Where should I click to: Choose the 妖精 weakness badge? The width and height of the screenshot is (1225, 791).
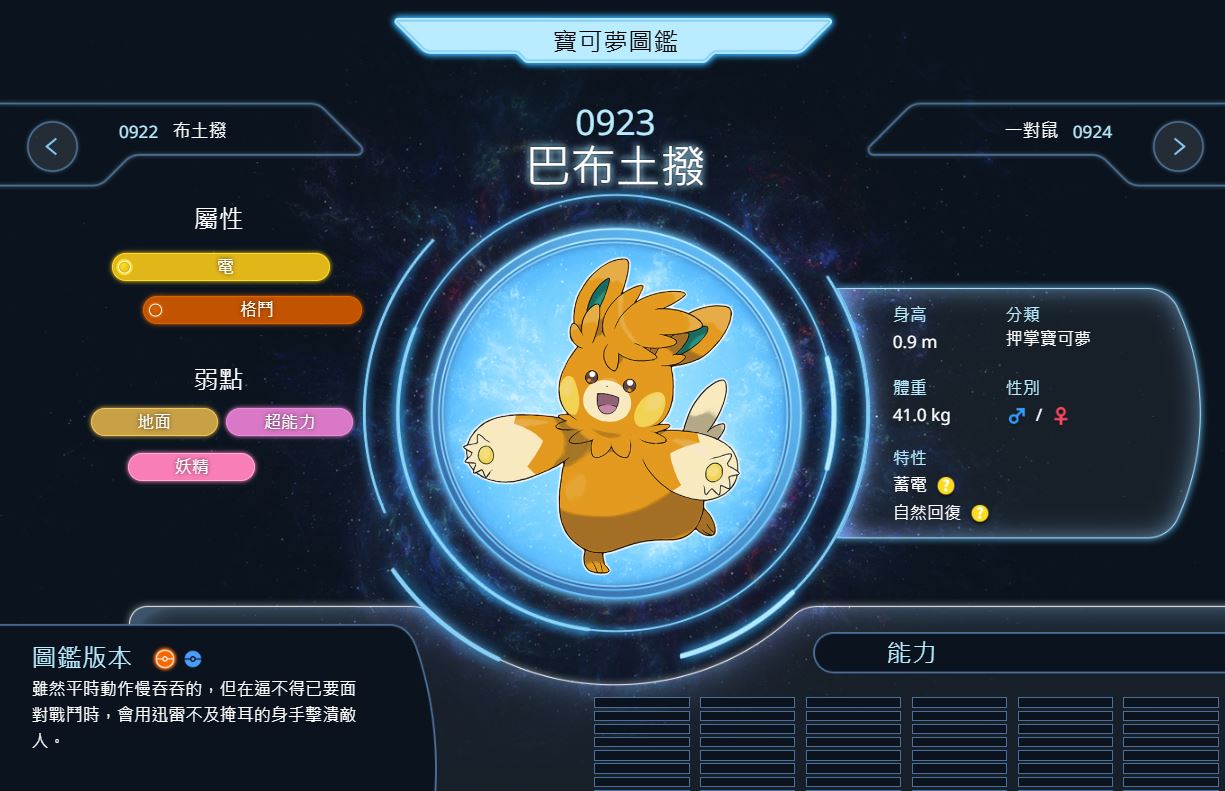(191, 466)
